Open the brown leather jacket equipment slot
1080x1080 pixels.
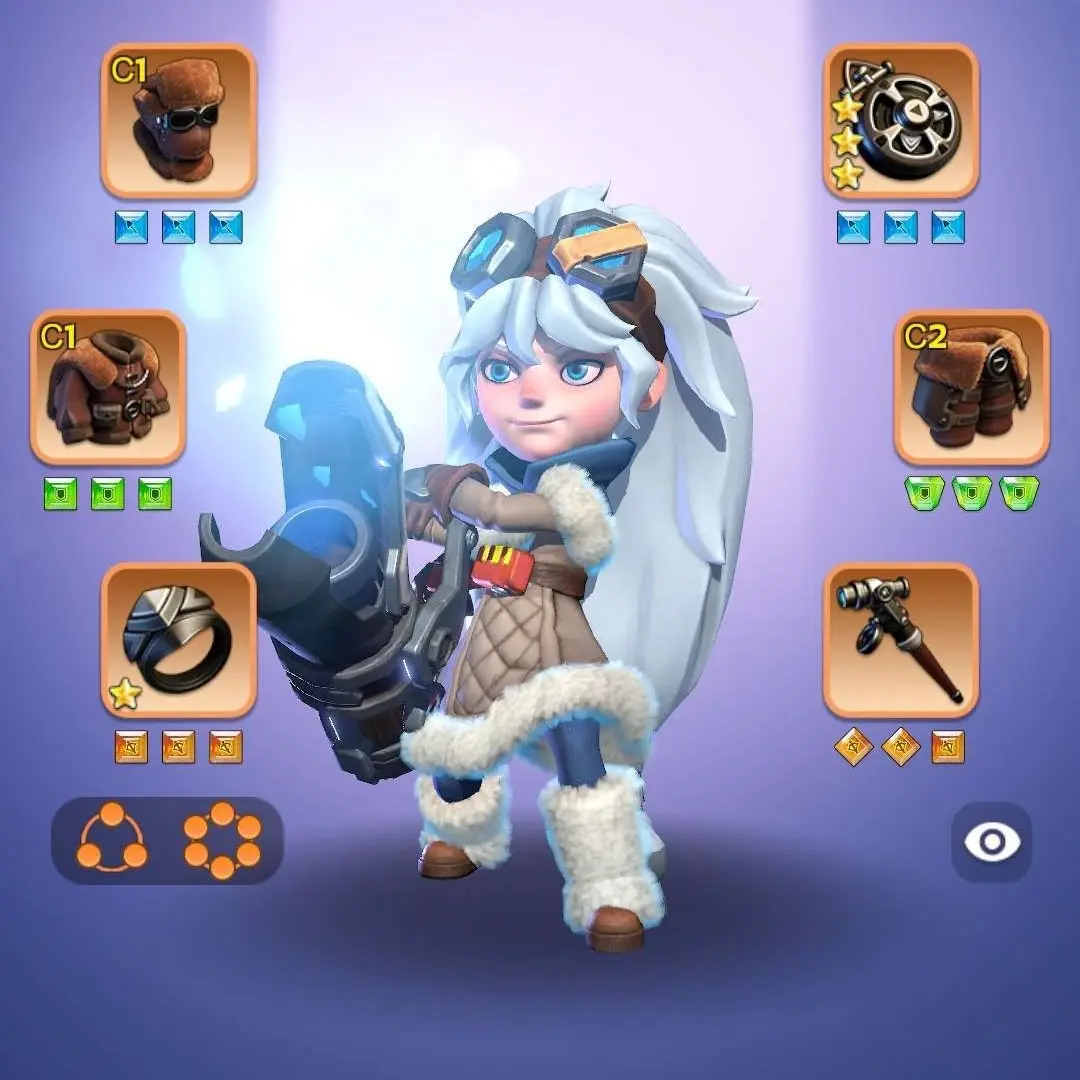point(108,387)
